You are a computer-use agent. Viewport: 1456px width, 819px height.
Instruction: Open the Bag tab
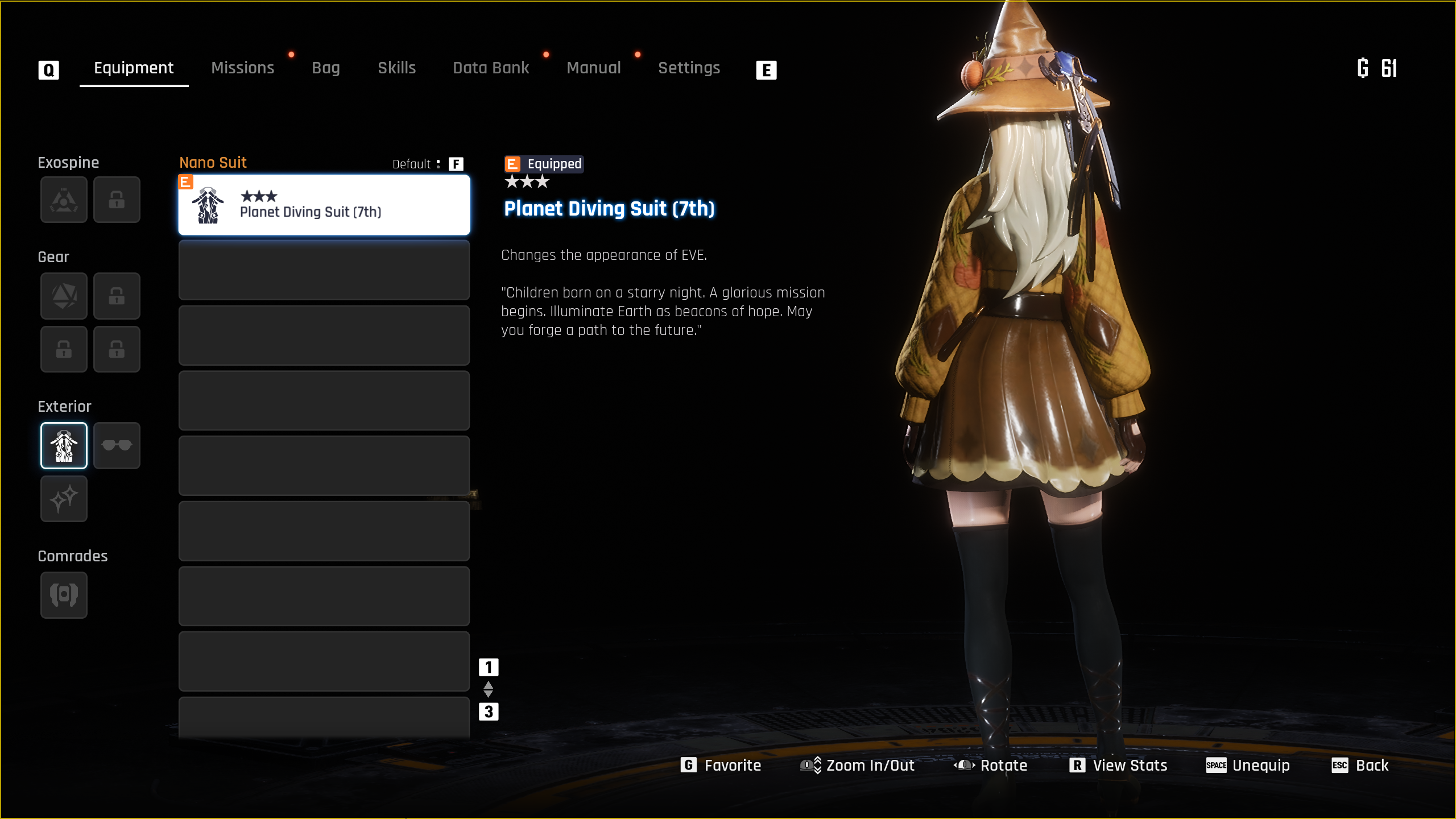(x=325, y=68)
